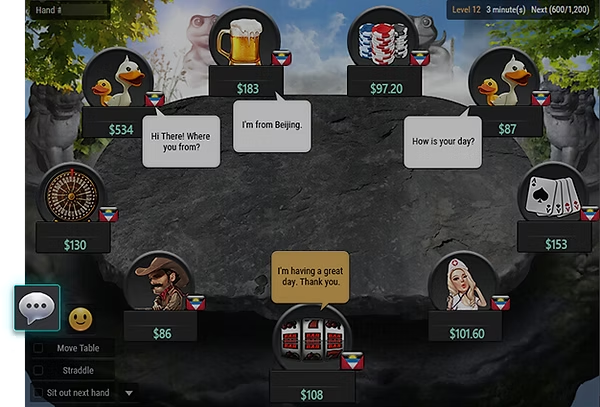
Task: Enable the Straddle option
Action: pyautogui.click(x=38, y=370)
